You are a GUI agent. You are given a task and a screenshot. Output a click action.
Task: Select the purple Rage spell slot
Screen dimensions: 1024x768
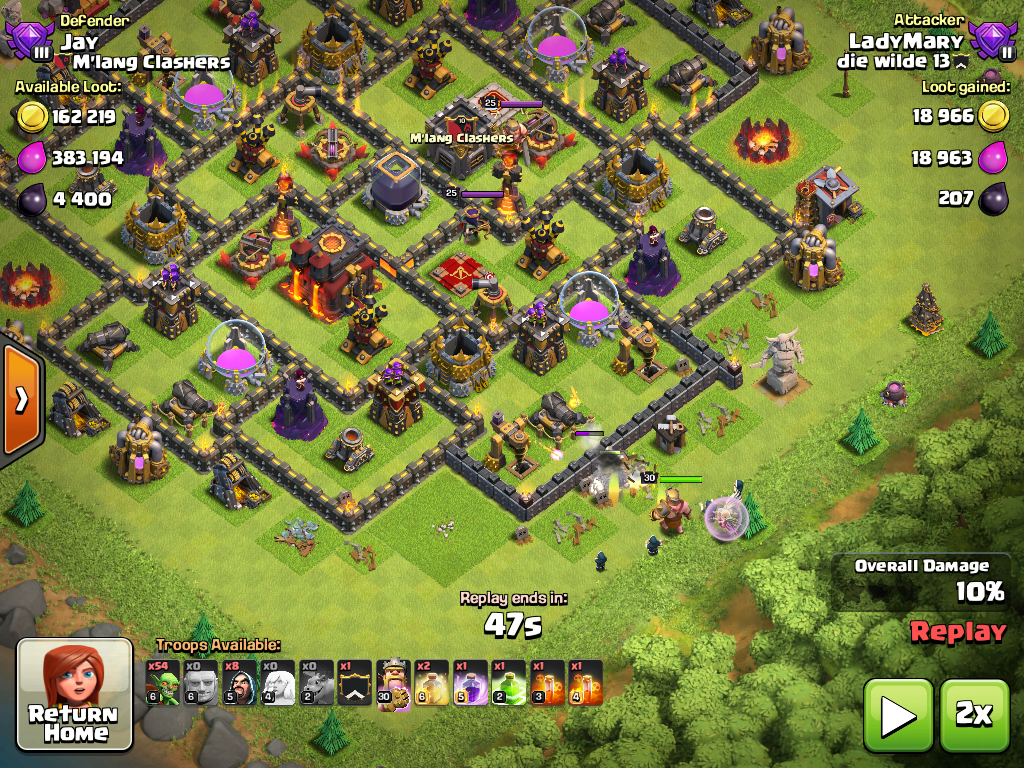point(470,683)
